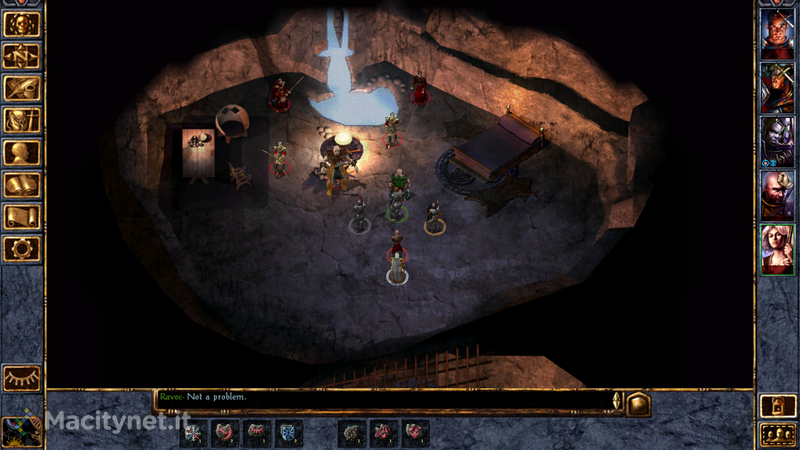800x450 pixels.
Task: Click the closed-eyes button on left sidebar
Action: coord(22,377)
